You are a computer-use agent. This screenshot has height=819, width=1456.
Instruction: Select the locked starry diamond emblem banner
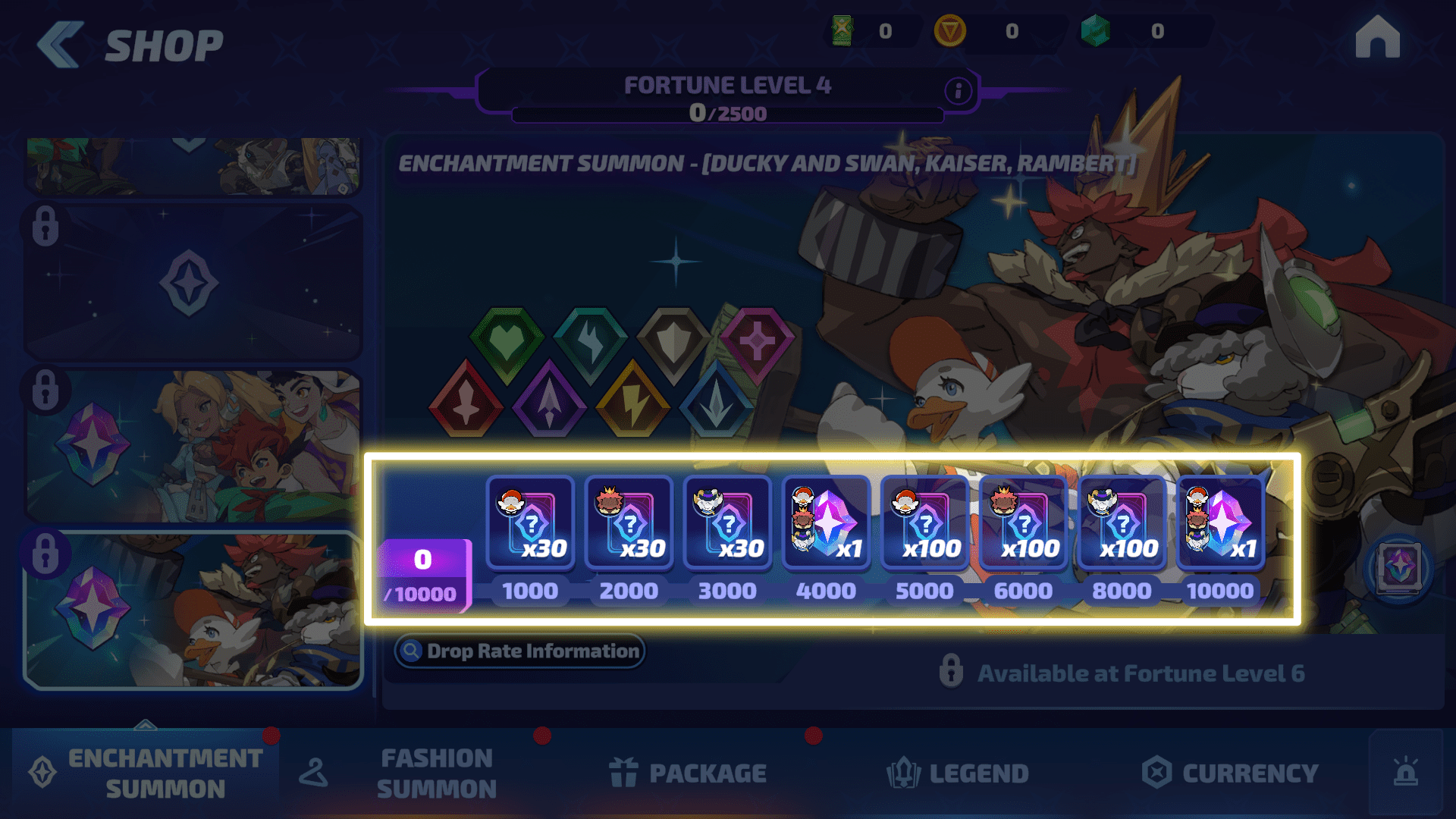pyautogui.click(x=193, y=282)
